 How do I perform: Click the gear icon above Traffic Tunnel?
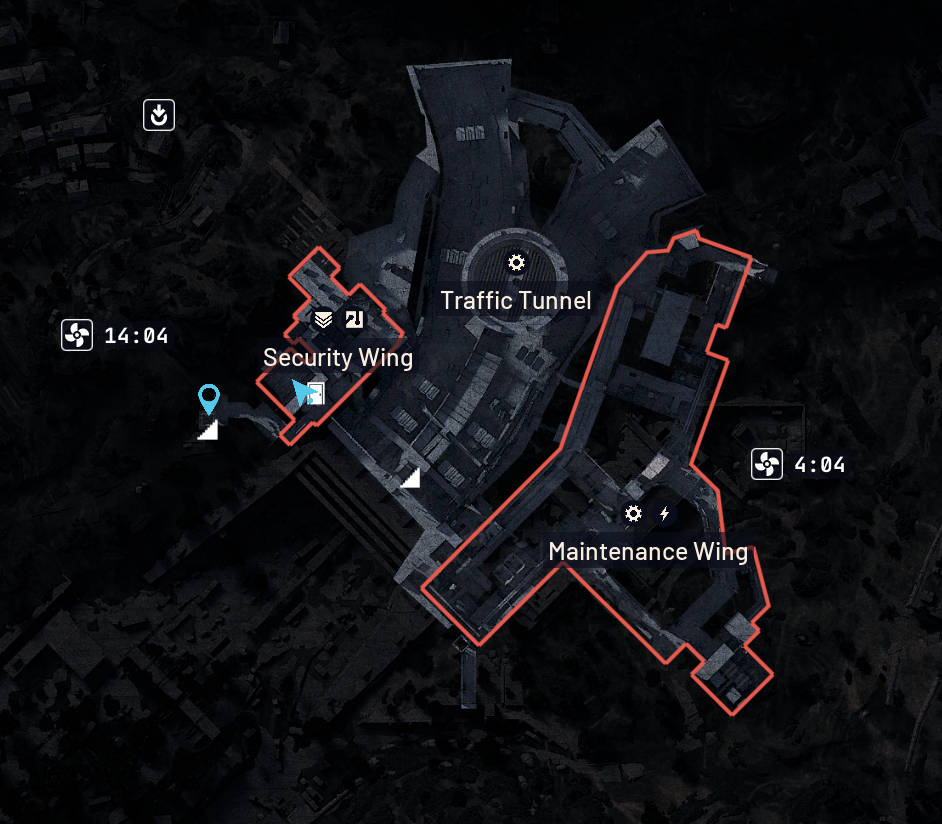(x=516, y=263)
